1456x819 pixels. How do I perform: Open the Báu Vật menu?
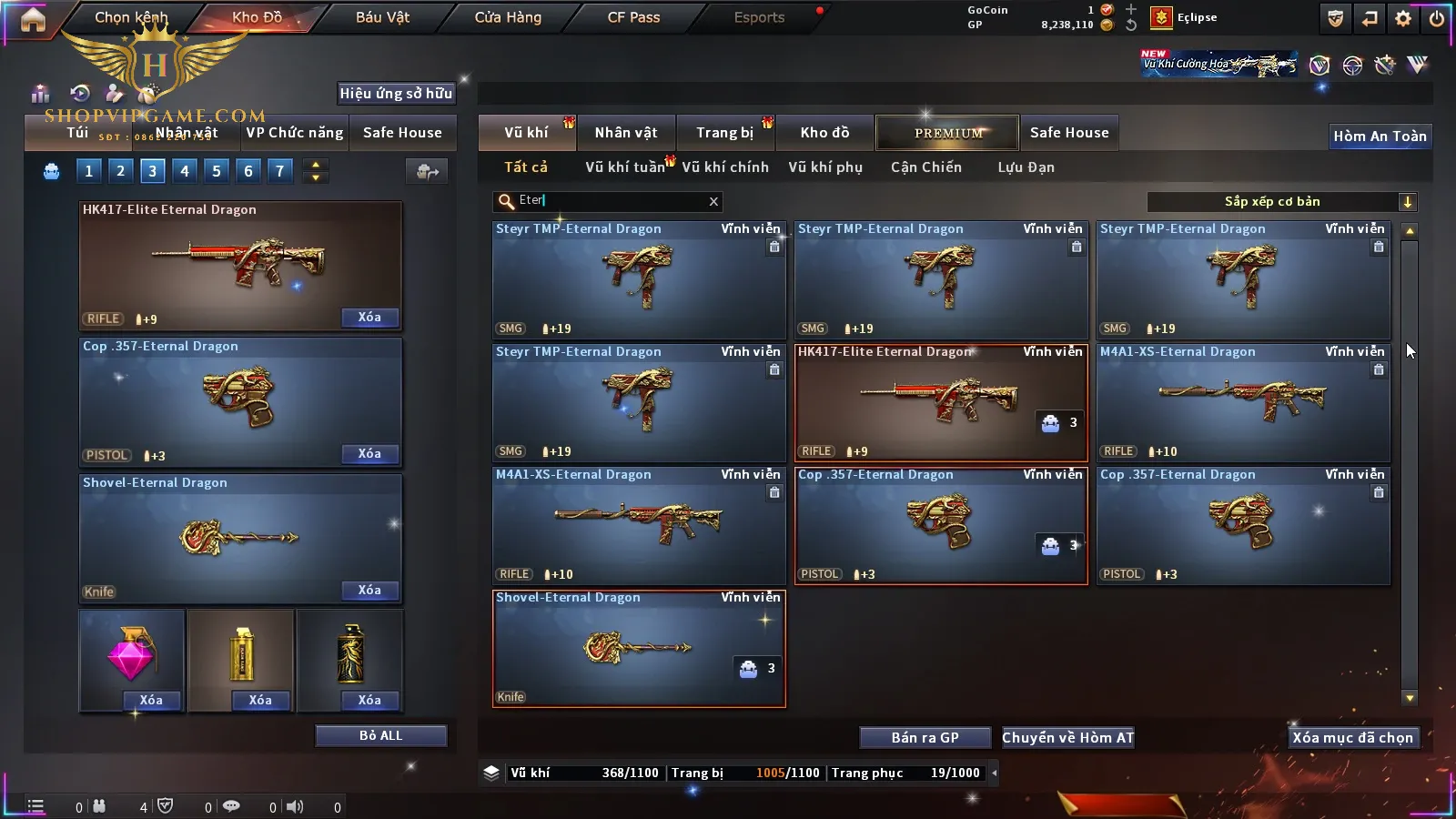click(382, 17)
